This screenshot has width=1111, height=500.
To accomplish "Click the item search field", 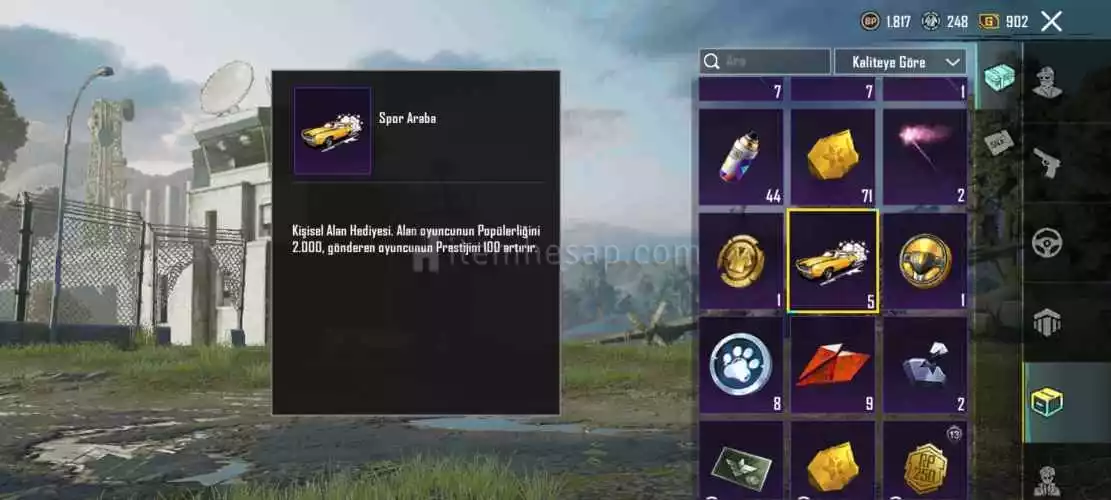I will 765,62.
